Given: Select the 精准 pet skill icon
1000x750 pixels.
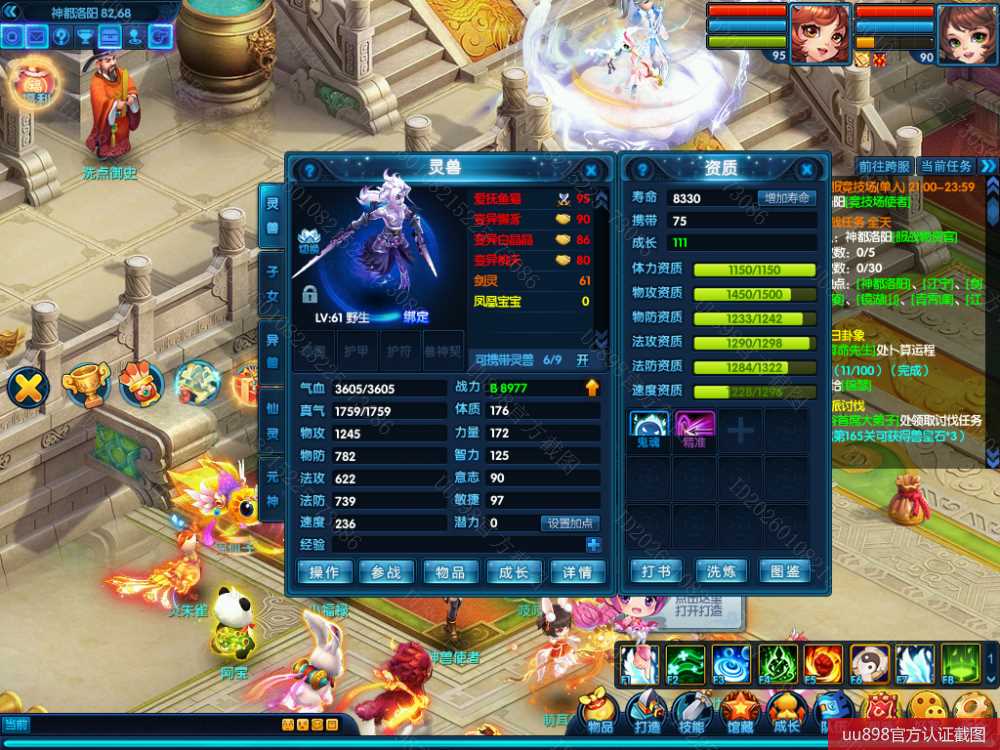Looking at the screenshot, I should pos(694,427).
